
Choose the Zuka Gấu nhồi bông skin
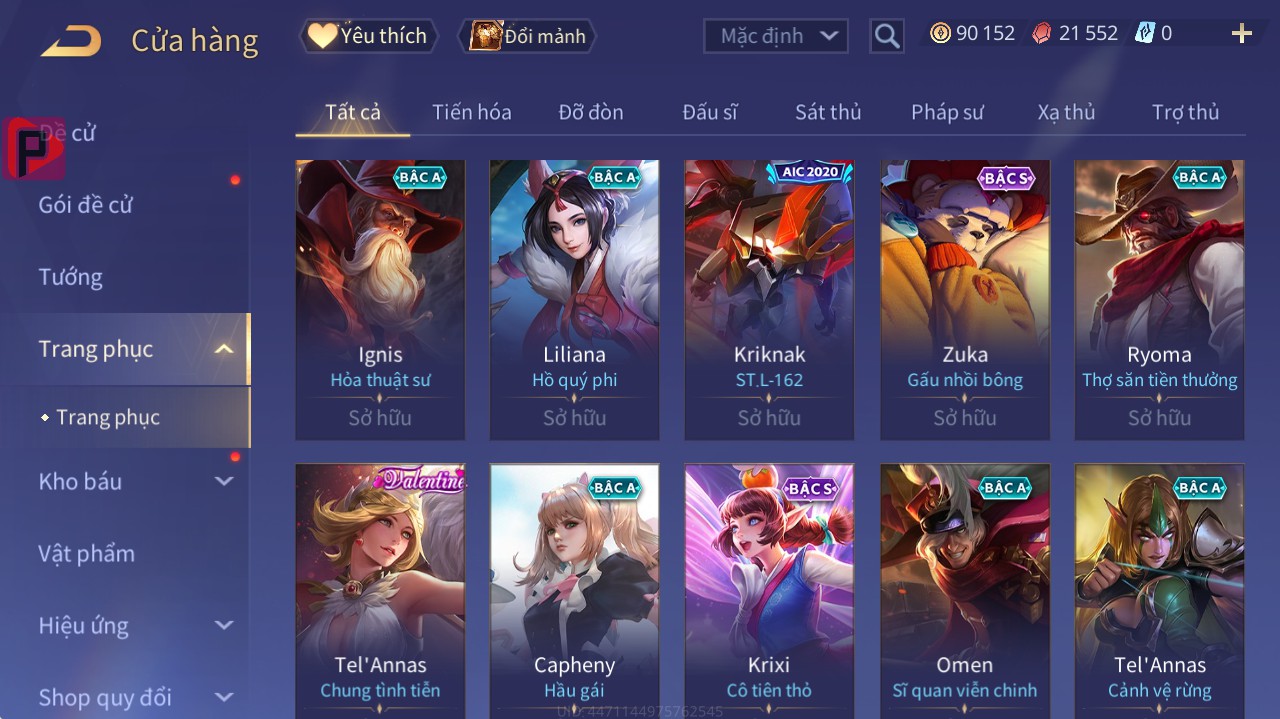pyautogui.click(x=965, y=299)
